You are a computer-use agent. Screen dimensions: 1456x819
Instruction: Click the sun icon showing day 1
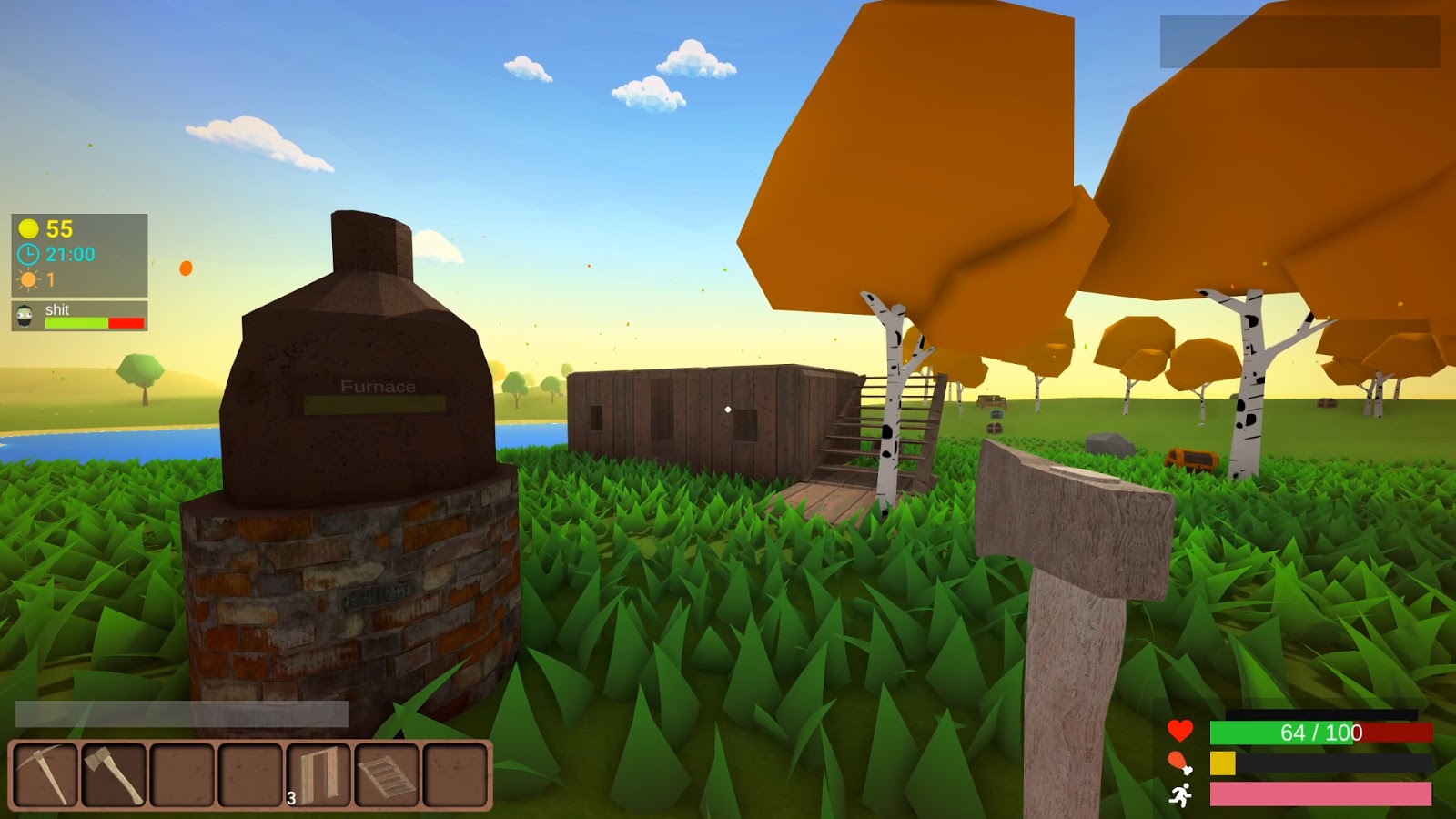27,281
